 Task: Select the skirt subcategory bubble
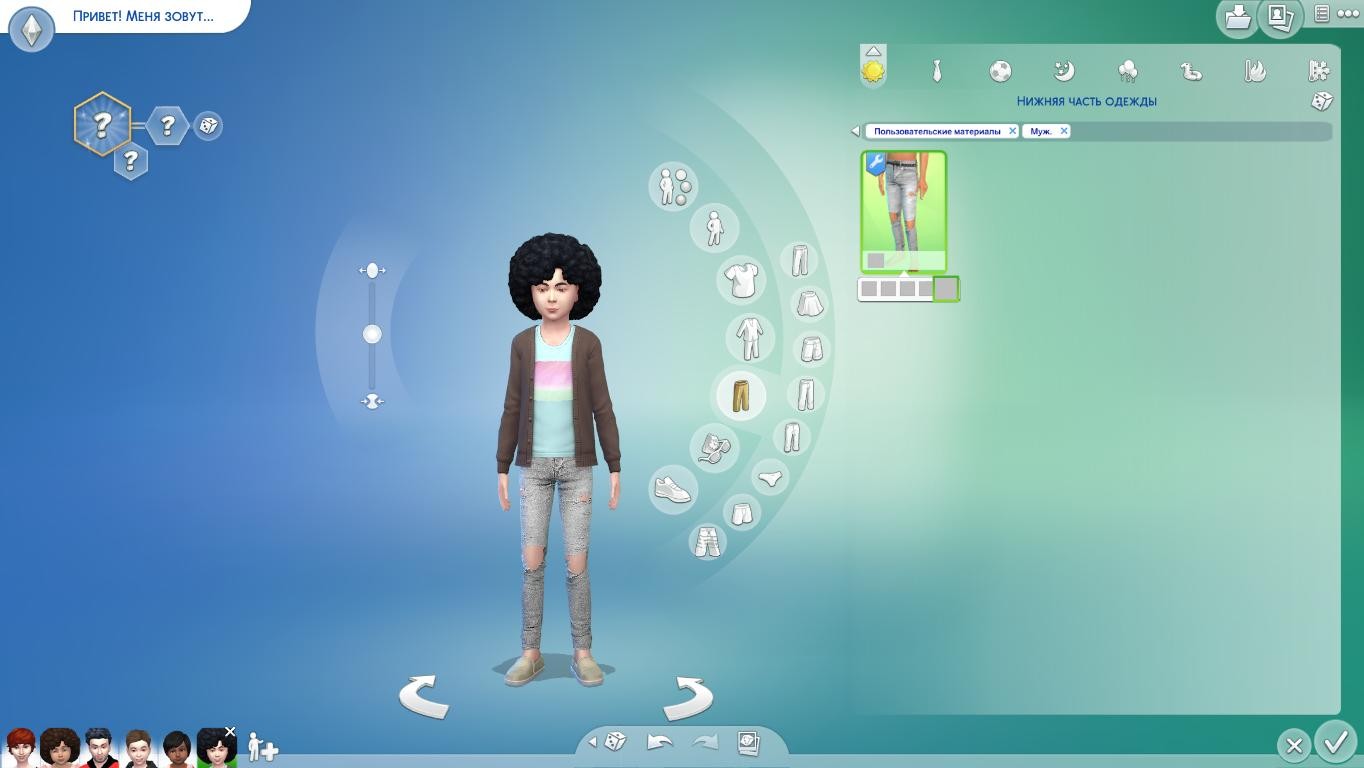[809, 303]
